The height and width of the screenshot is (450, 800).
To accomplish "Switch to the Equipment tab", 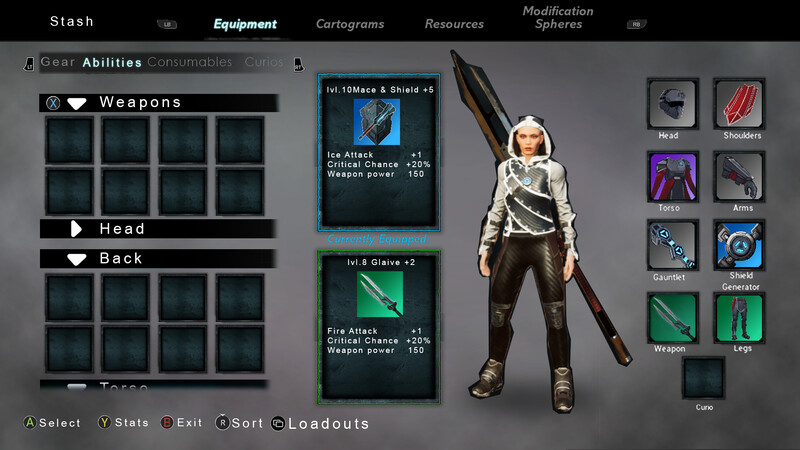I will 245,24.
